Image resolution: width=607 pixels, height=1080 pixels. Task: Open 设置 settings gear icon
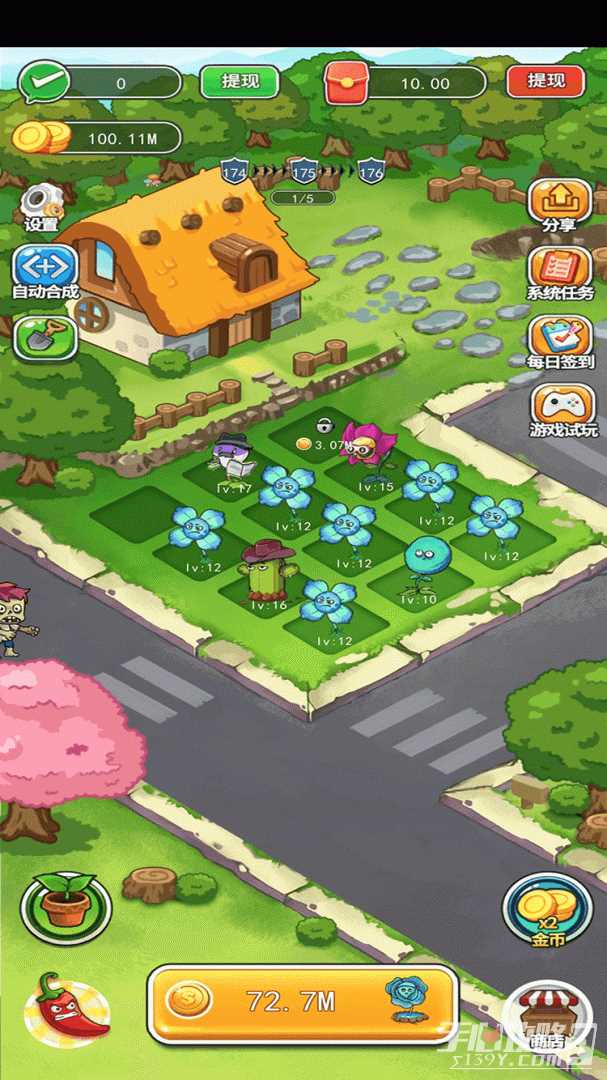[41, 207]
